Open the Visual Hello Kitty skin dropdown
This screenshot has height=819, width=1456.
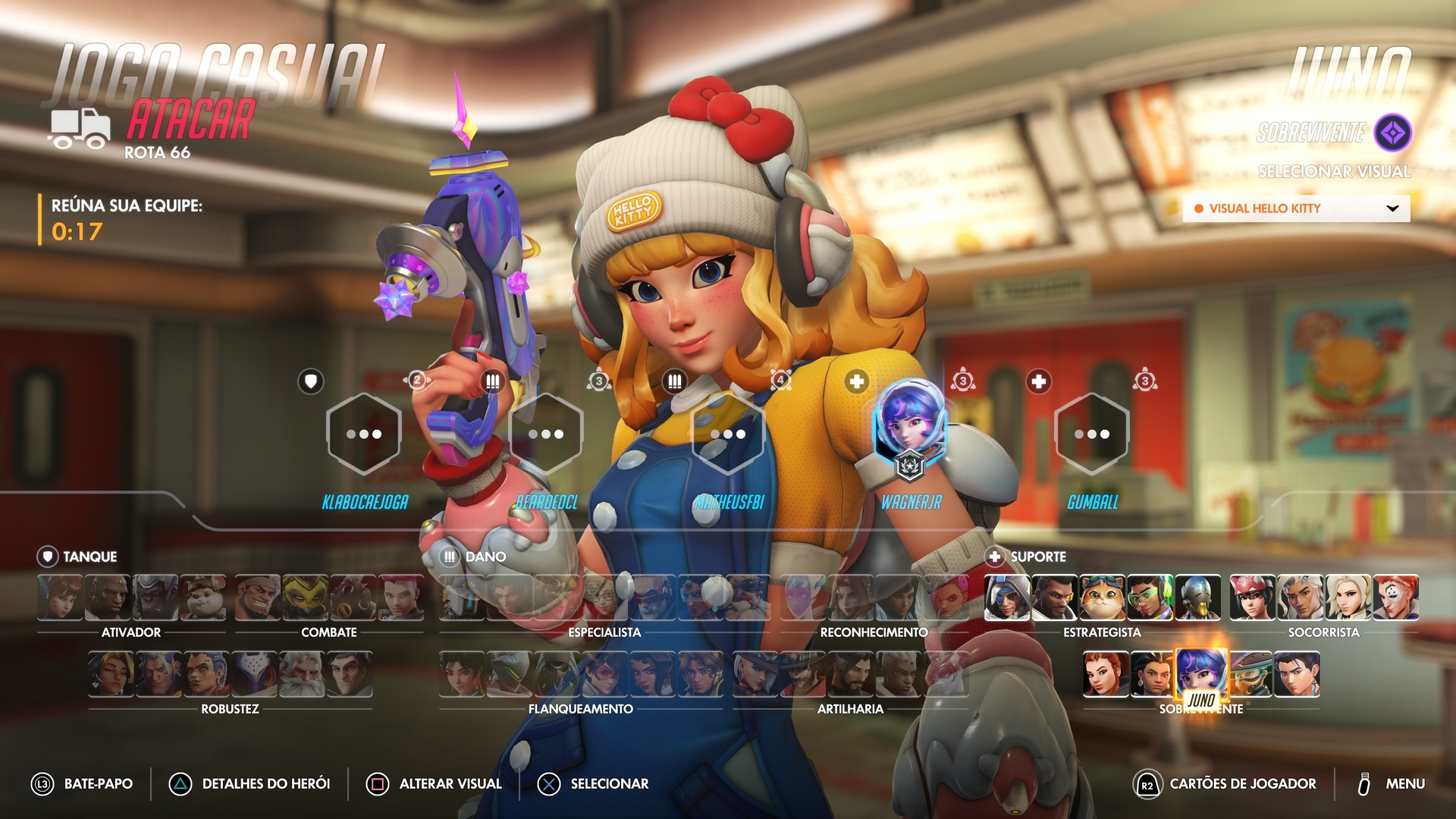(1296, 209)
